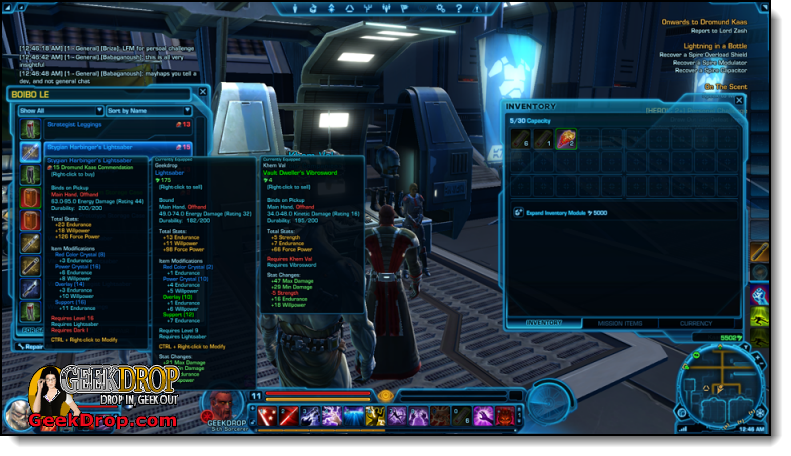Click the Repair button in vendor window
Image resolution: width=791 pixels, height=456 pixels.
30,345
